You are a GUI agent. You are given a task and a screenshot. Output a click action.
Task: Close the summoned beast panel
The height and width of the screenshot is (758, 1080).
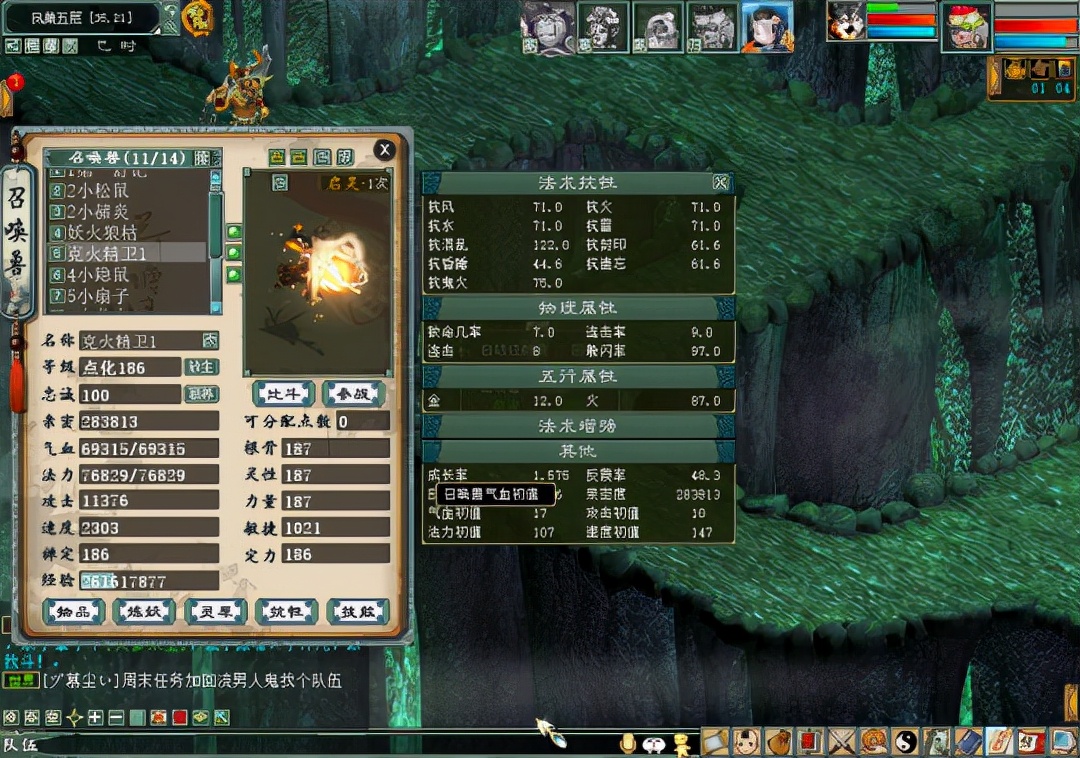point(384,150)
